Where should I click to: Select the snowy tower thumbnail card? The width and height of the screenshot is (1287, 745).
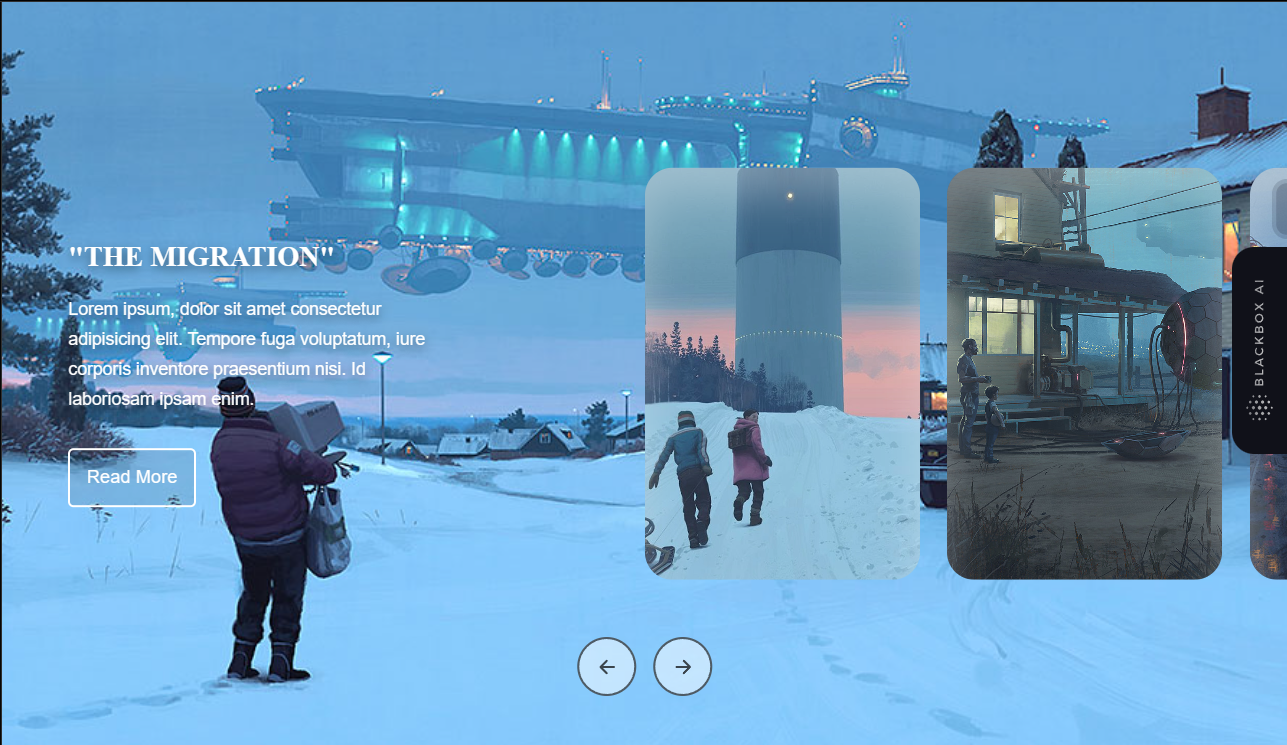[782, 373]
